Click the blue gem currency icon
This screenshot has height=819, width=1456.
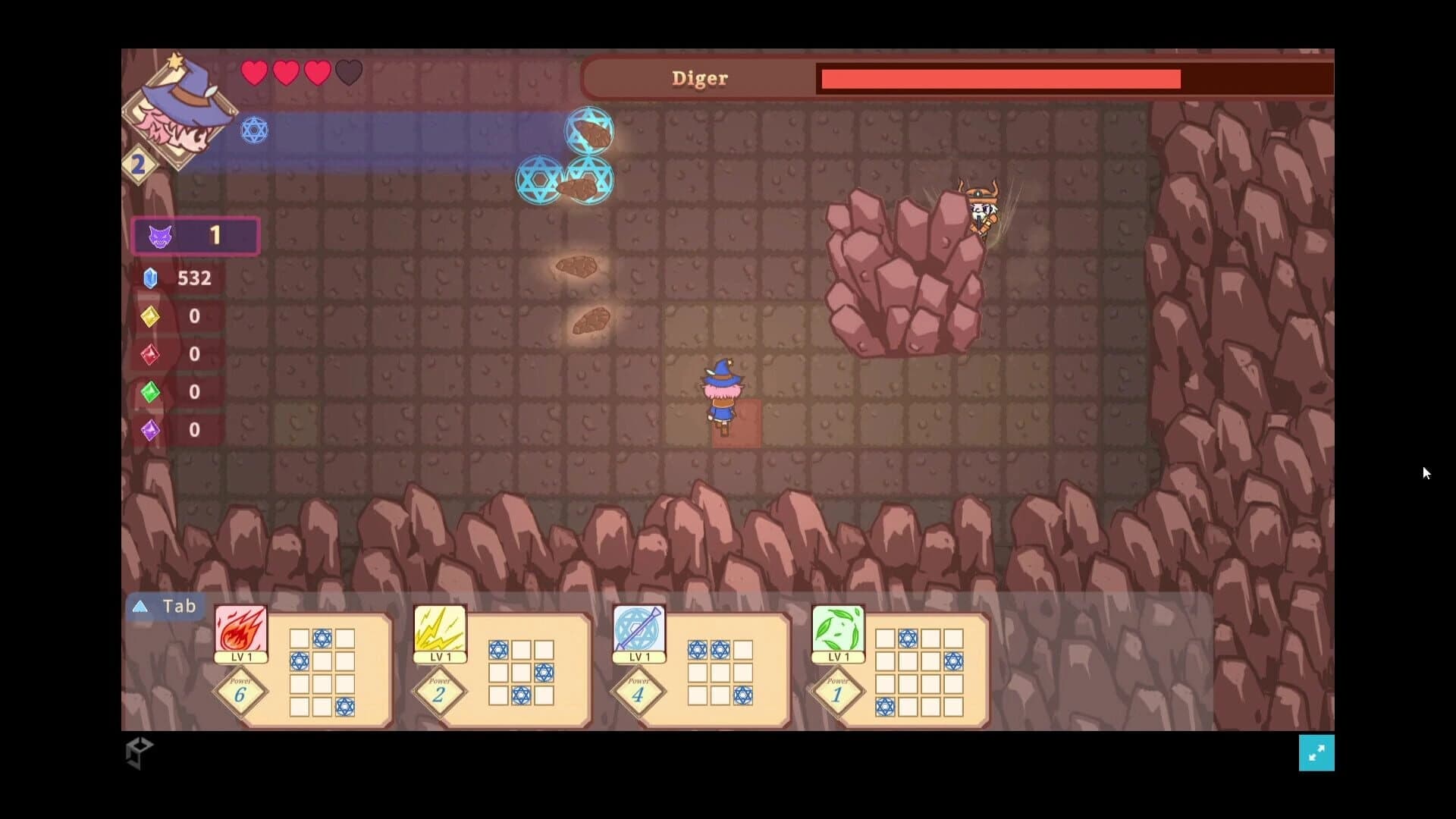pyautogui.click(x=150, y=278)
